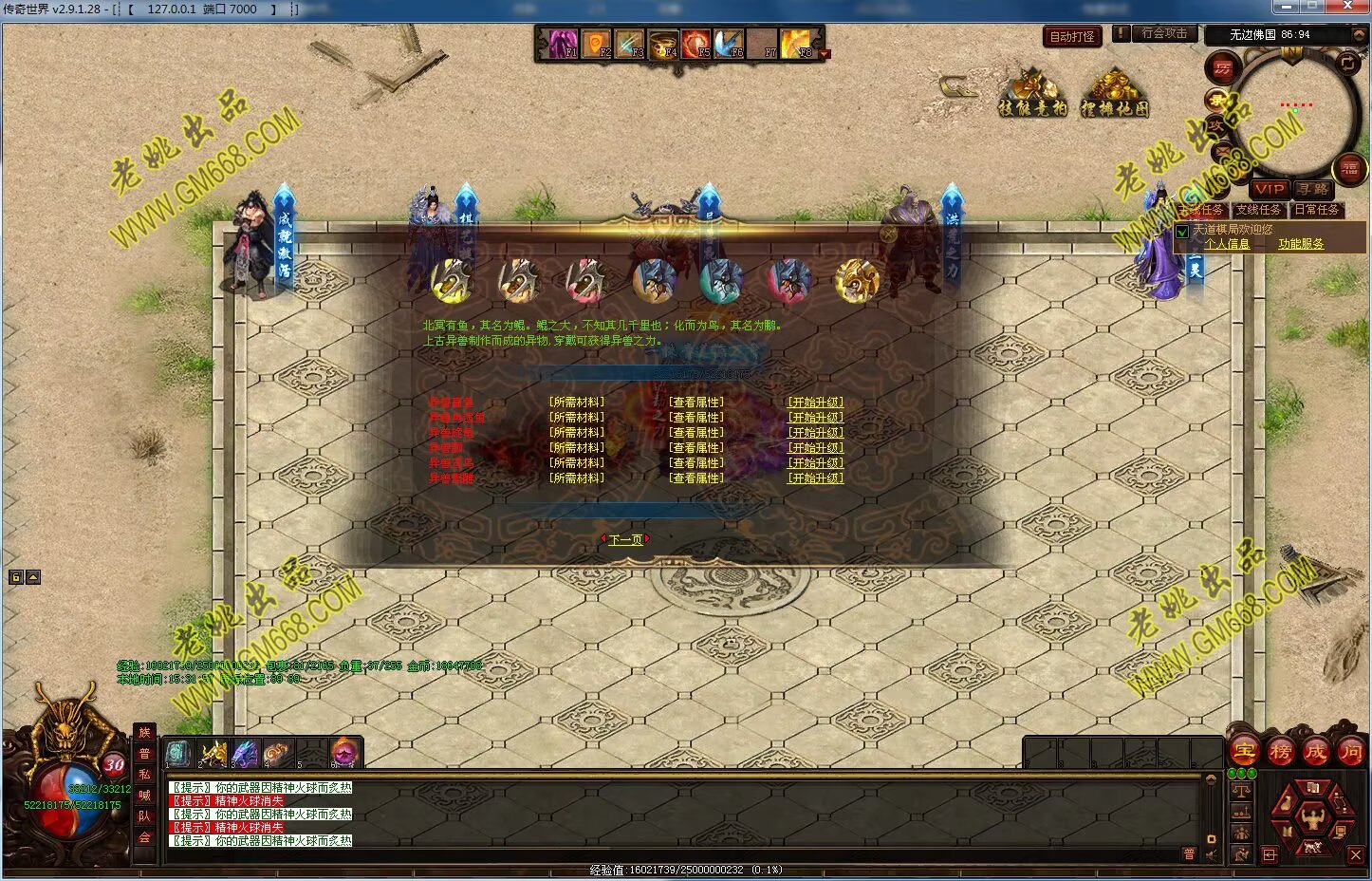Toggle 自动打怪 auto-fight button
The height and width of the screenshot is (881, 1372).
pos(1072,37)
